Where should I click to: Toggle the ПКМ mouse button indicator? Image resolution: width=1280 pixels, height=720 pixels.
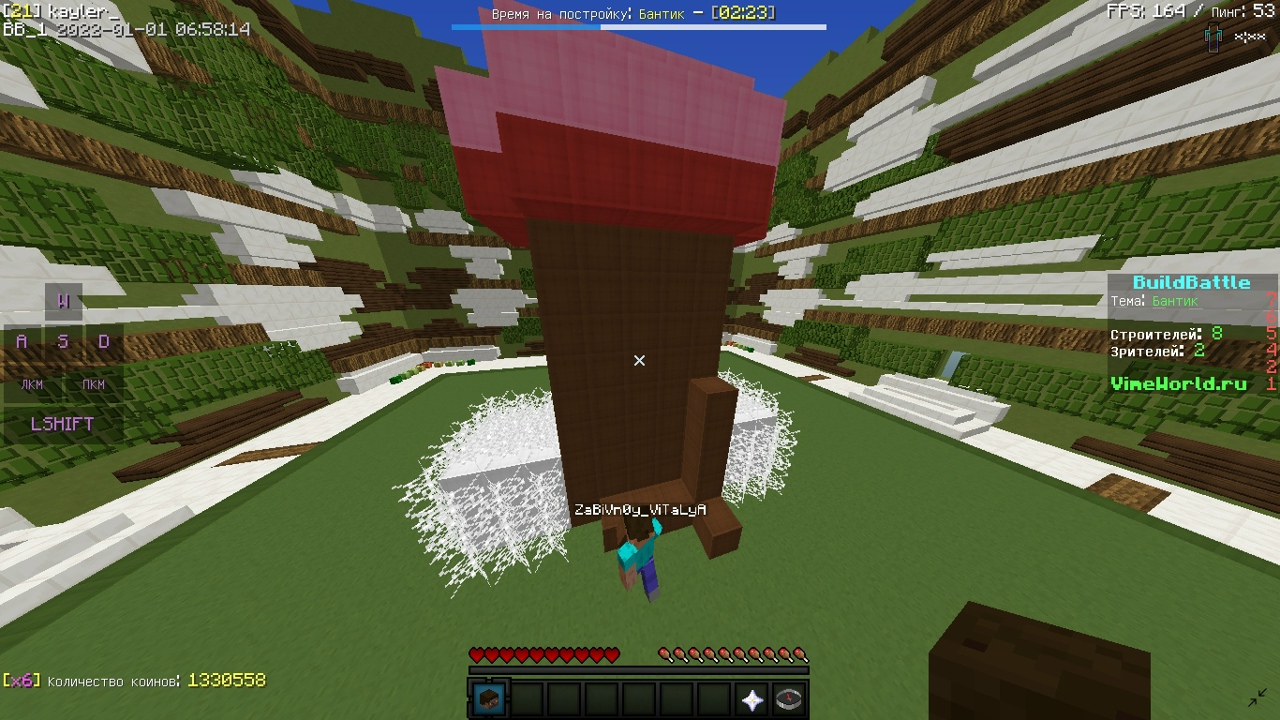(94, 384)
